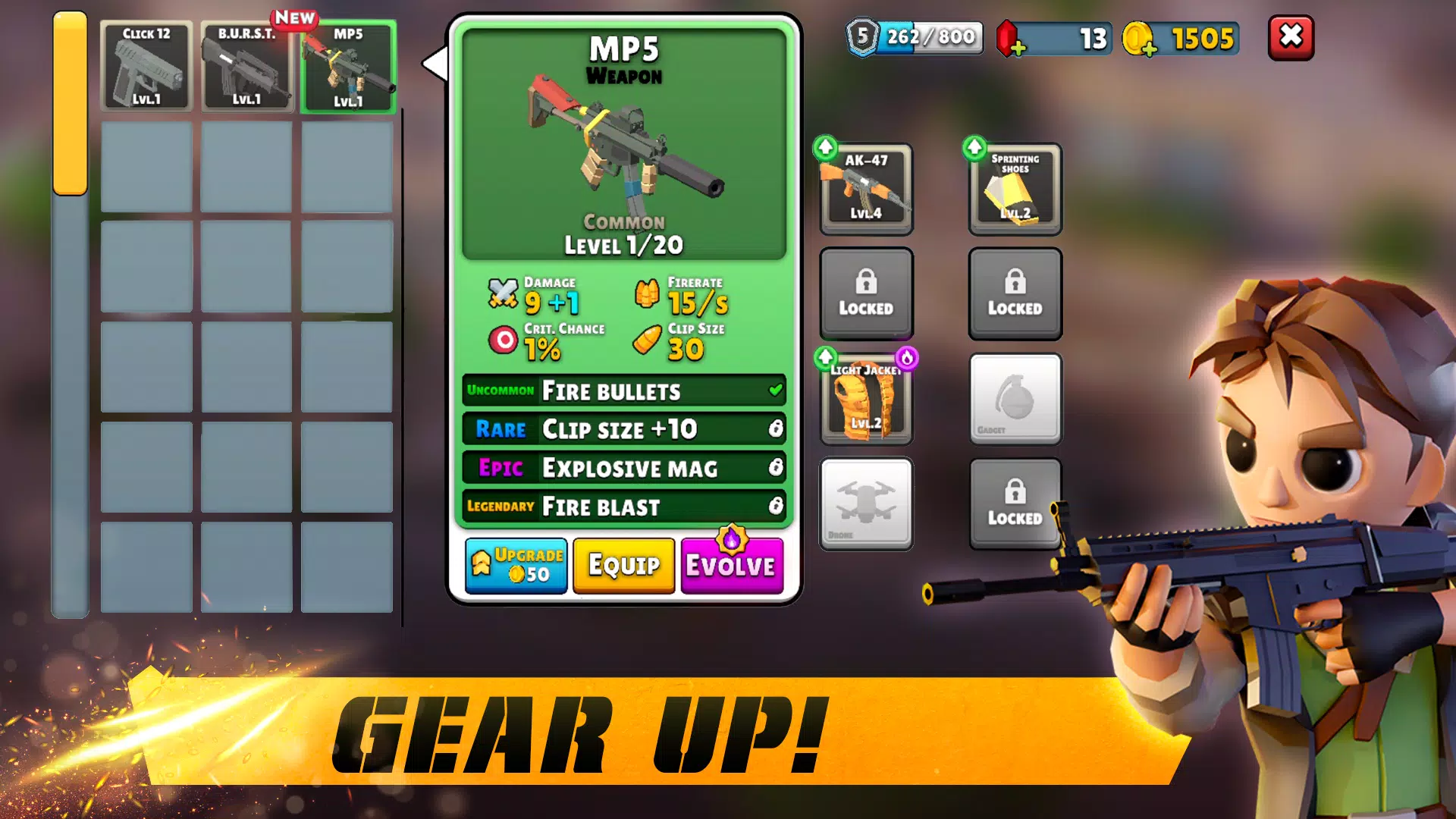The image size is (1456, 819).
Task: Select the MP5 inventory slot
Action: tap(348, 67)
